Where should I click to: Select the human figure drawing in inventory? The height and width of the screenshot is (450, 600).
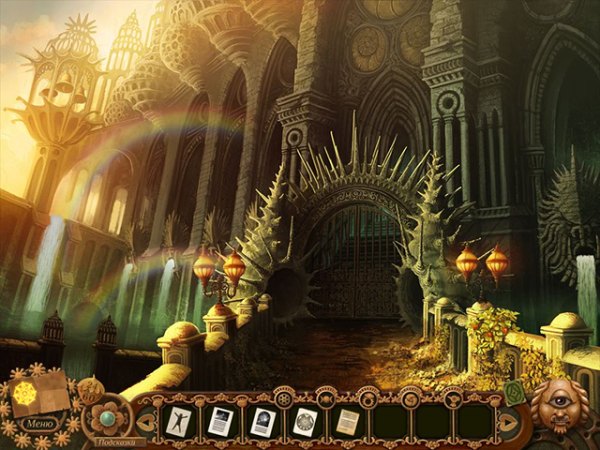pos(177,421)
